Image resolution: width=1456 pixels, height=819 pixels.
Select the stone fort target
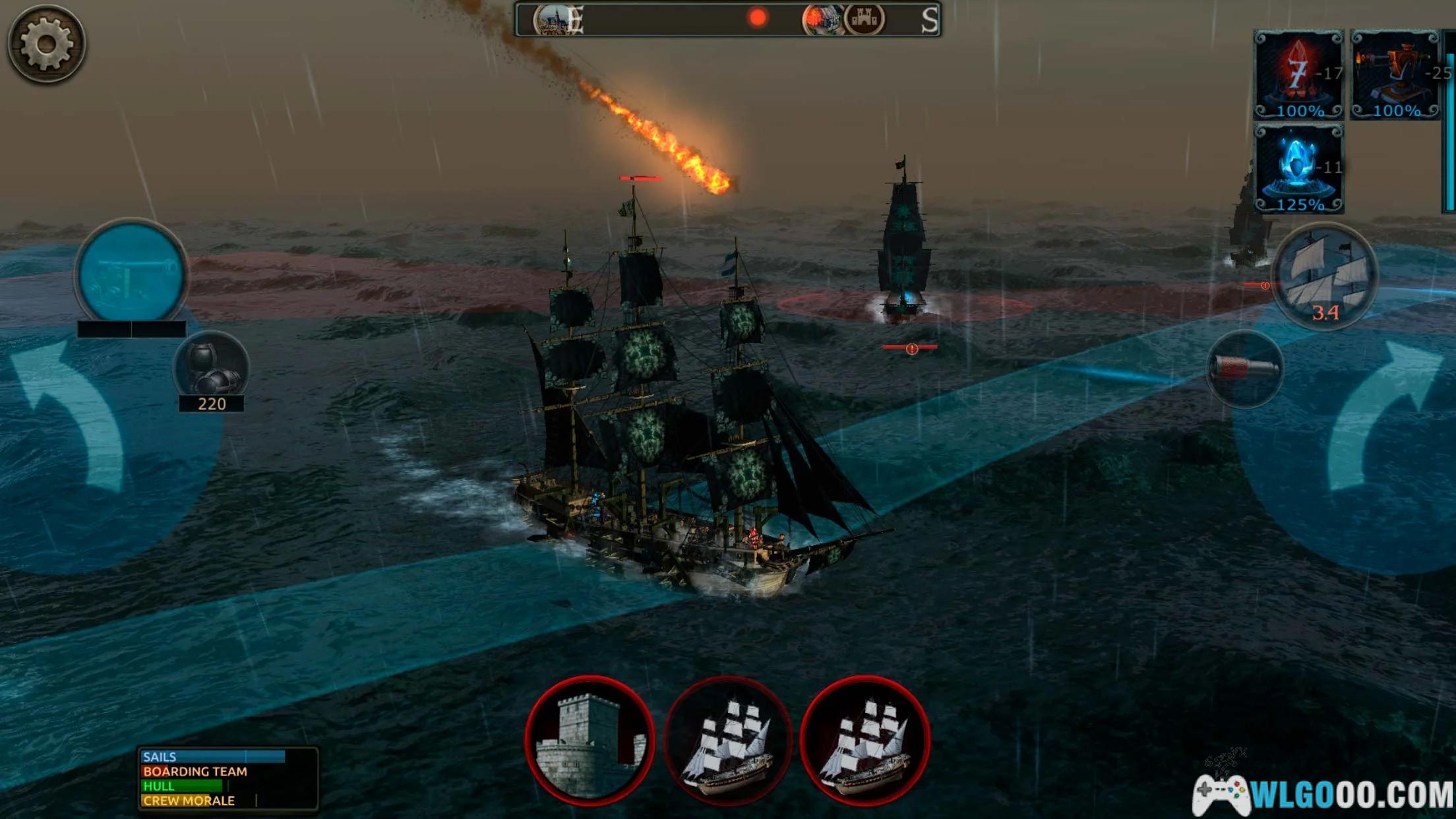590,740
